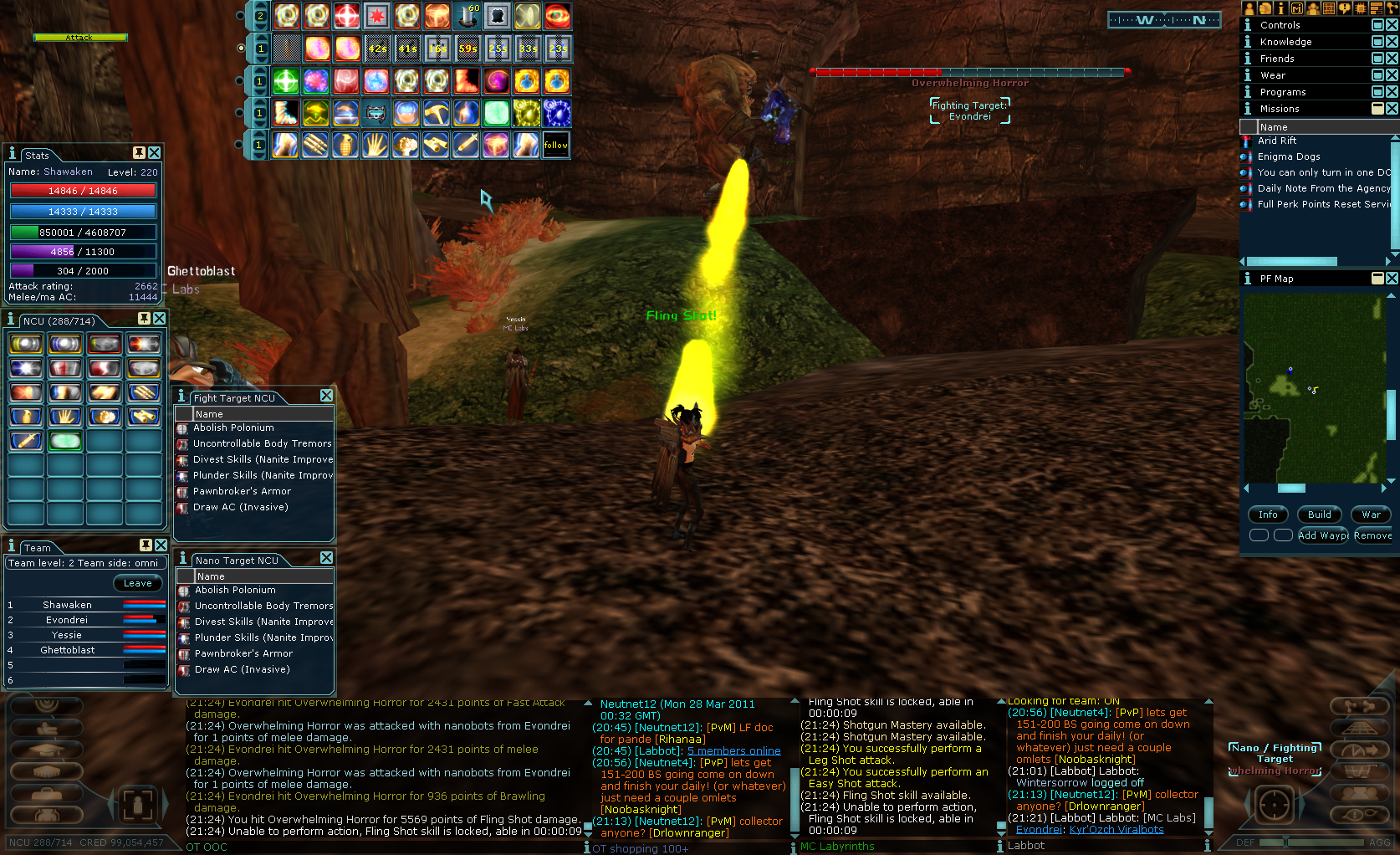The width and height of the screenshot is (1400, 855).
Task: Select team member Evondrei
Action: [x=67, y=620]
